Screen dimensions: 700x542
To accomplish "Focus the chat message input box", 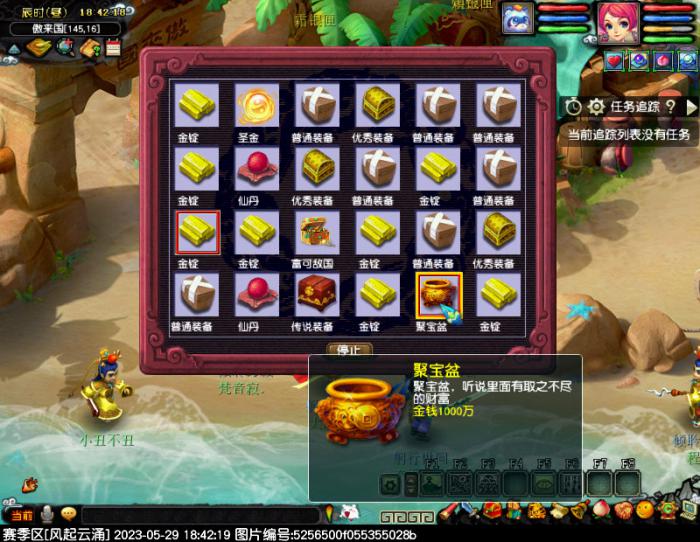I will (x=200, y=514).
